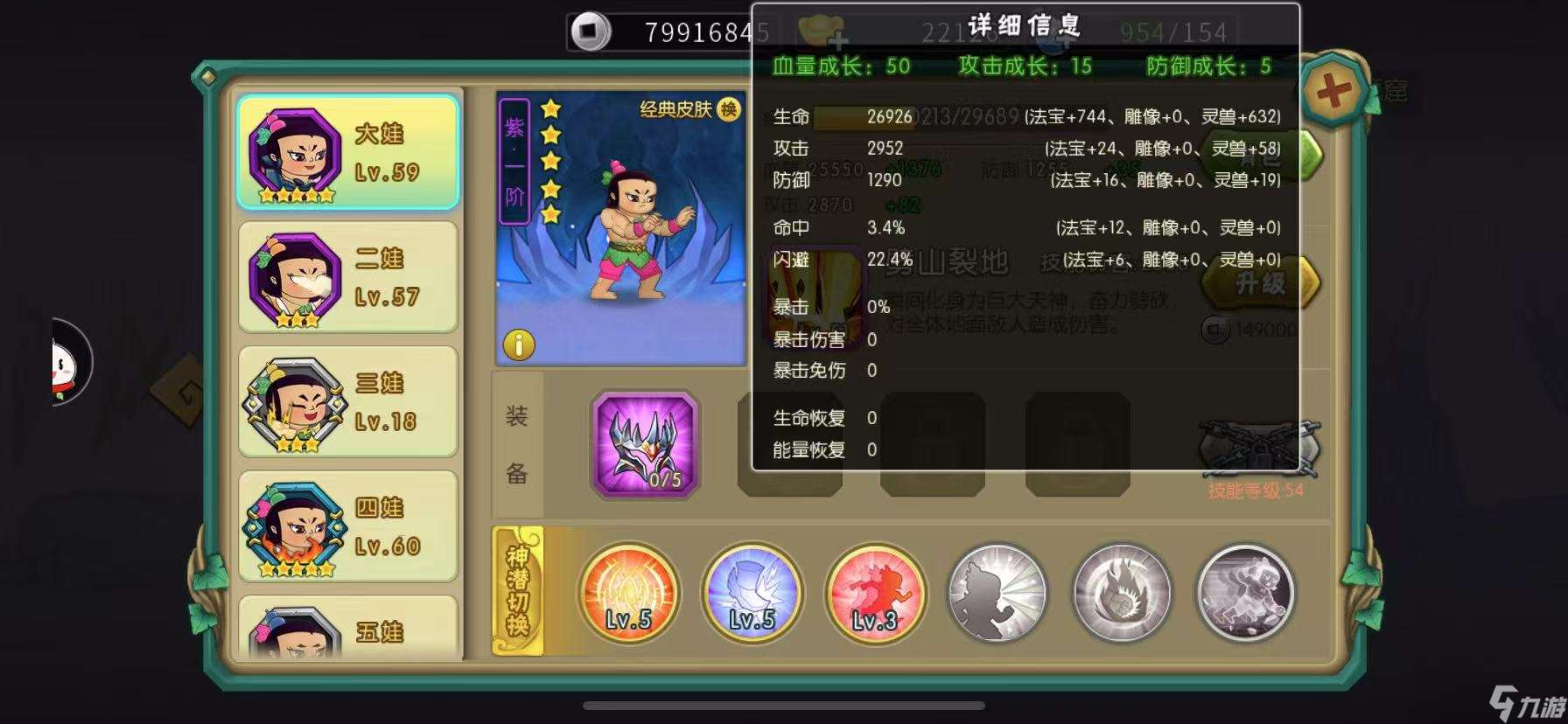
Task: Select hero 大娃 Lv.59 in the roster
Action: pyautogui.click(x=347, y=151)
